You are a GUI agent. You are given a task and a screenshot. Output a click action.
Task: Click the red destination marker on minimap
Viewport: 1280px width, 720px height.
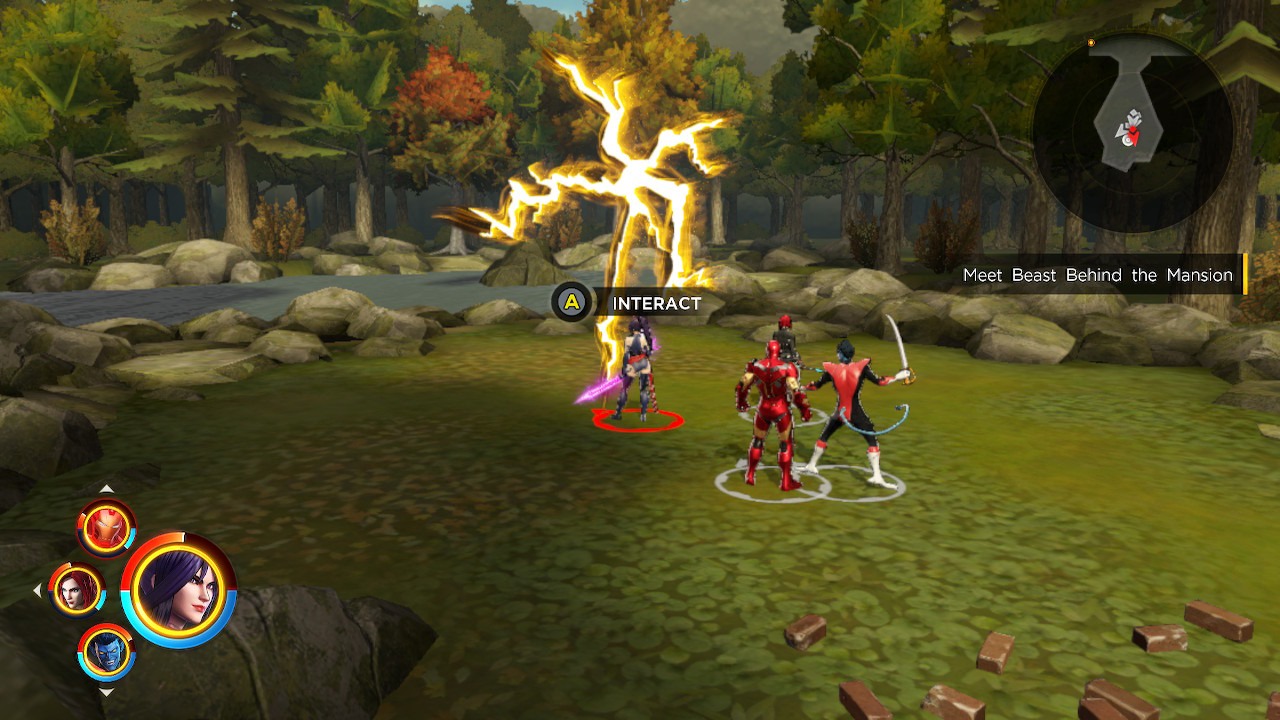(1133, 132)
